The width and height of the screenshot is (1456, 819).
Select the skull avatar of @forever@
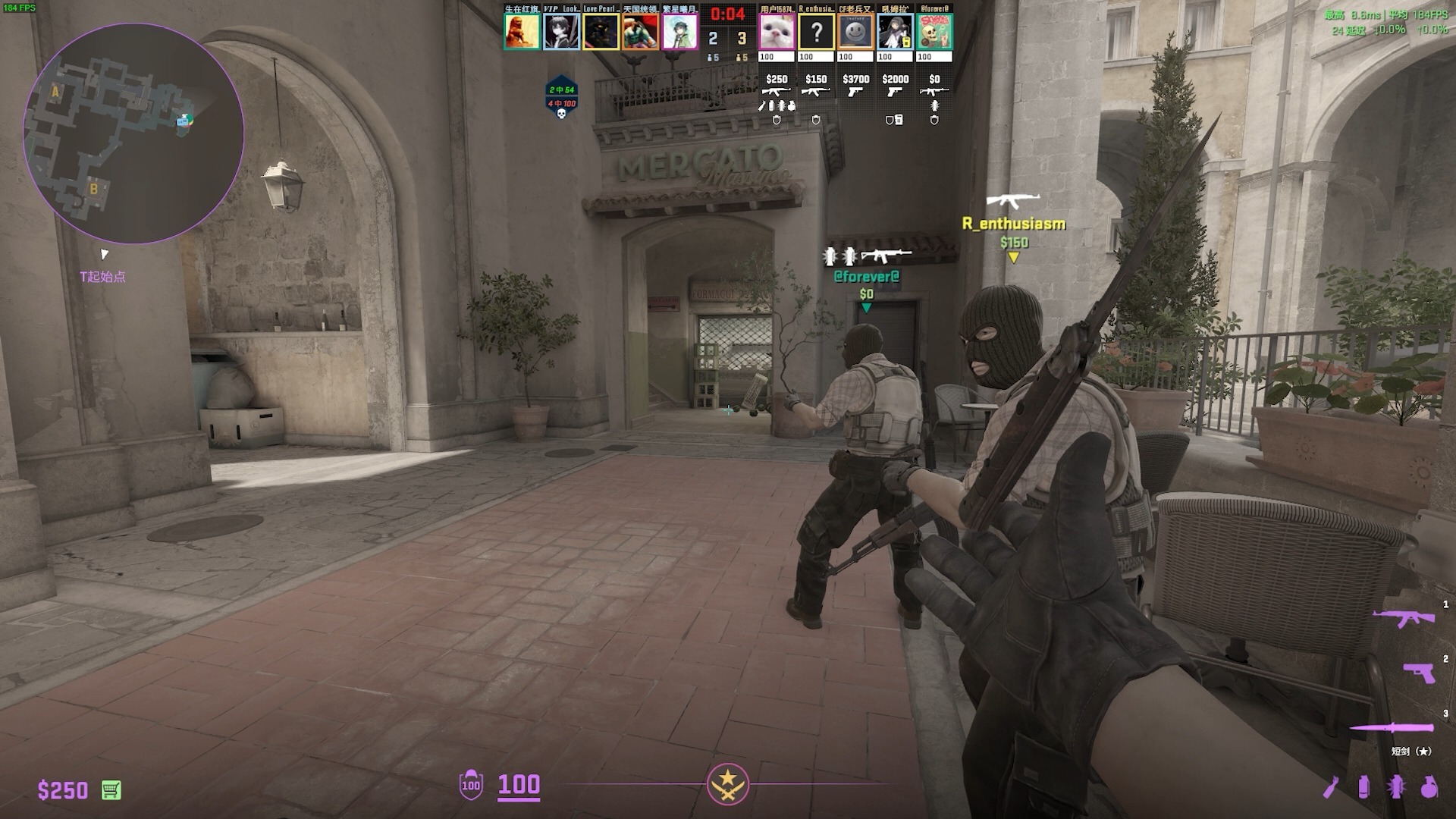click(x=934, y=33)
